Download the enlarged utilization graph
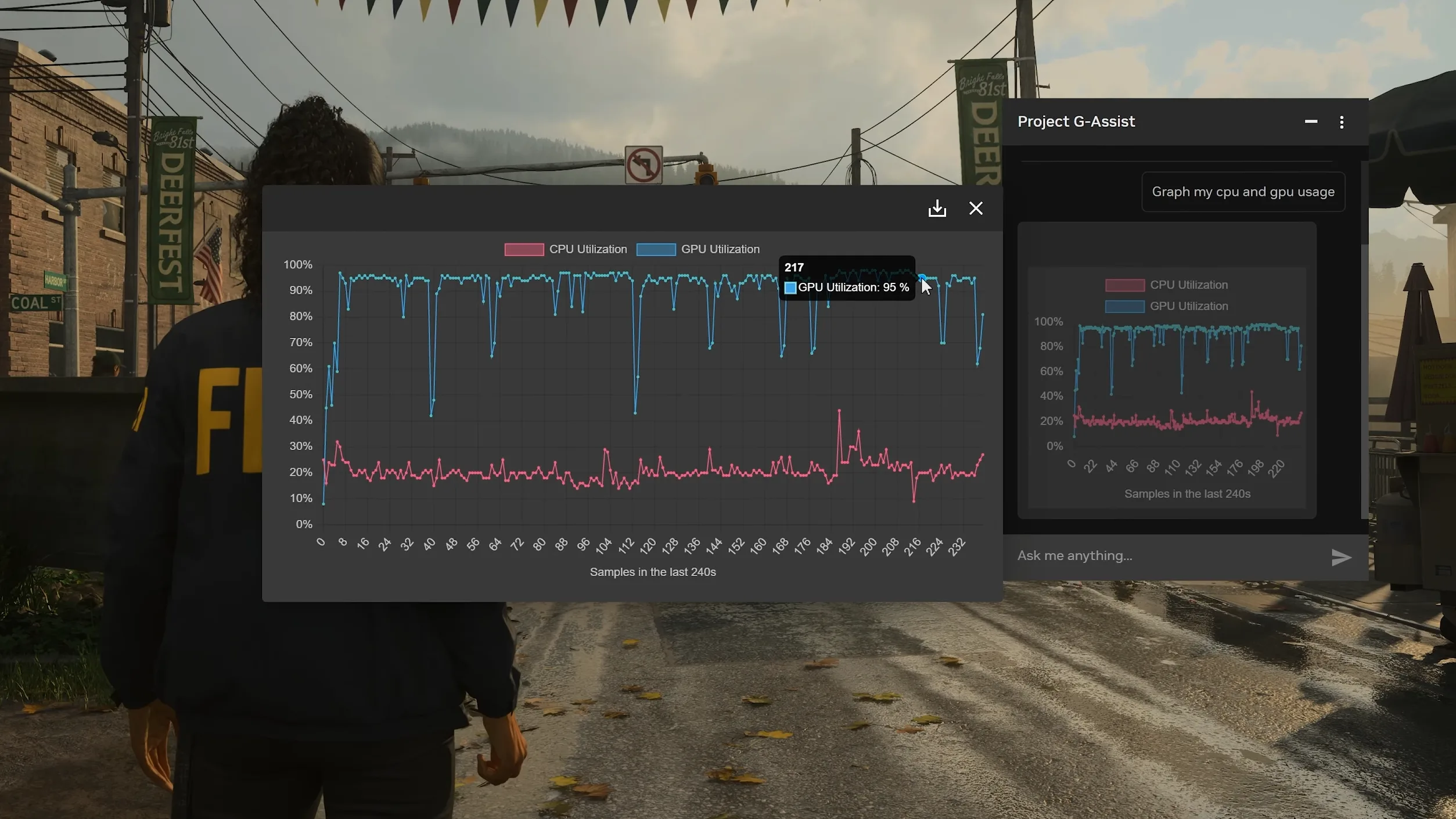 pos(937,209)
